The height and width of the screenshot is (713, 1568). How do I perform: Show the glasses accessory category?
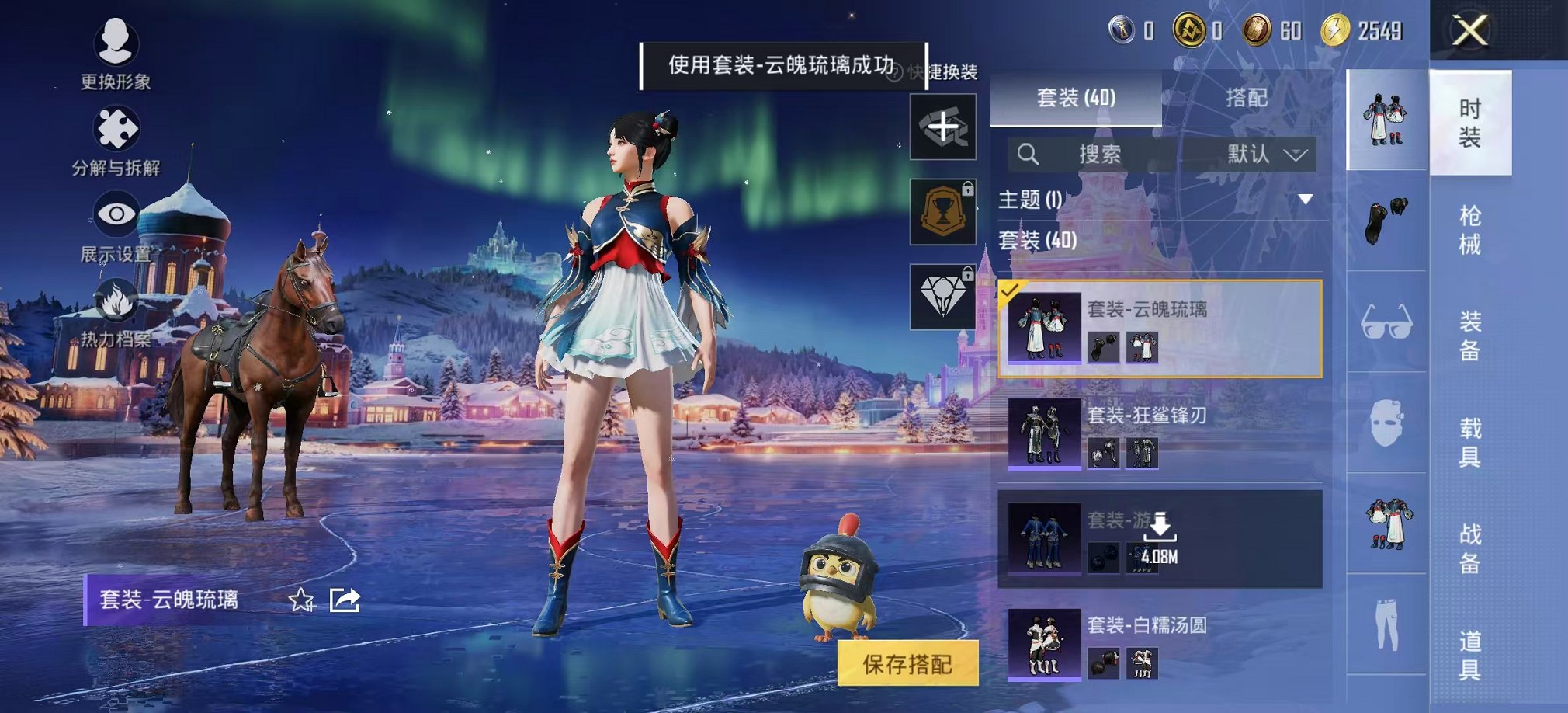1386,322
